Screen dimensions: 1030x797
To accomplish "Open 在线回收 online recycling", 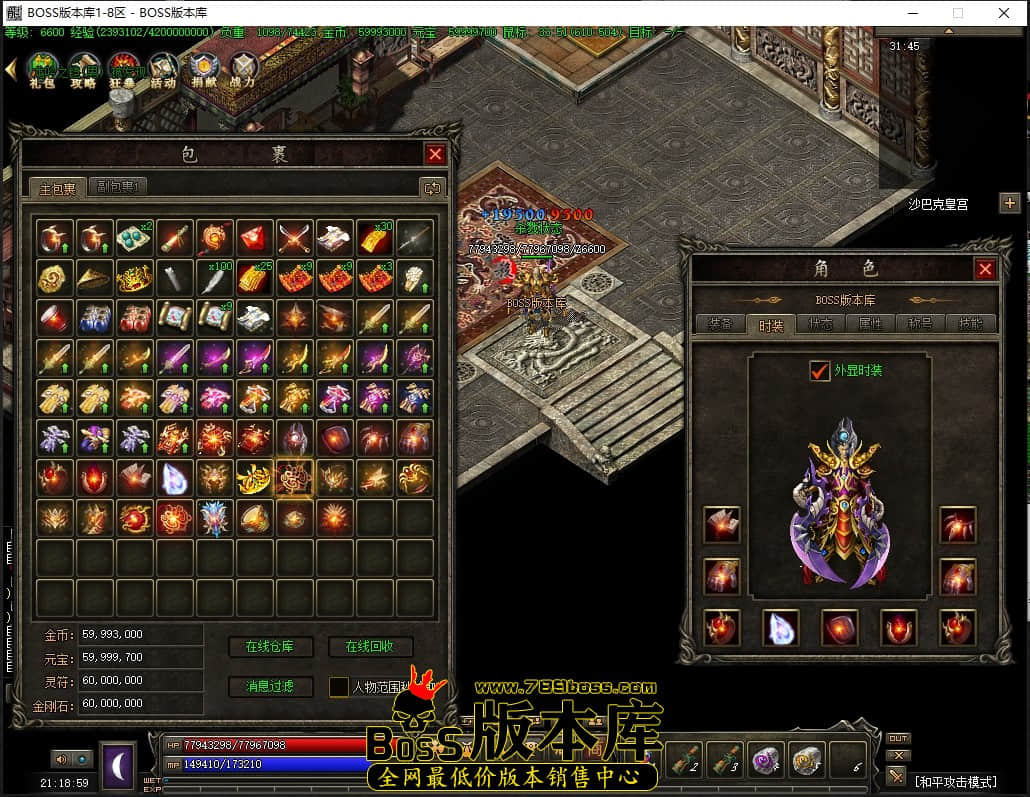I will coord(369,647).
